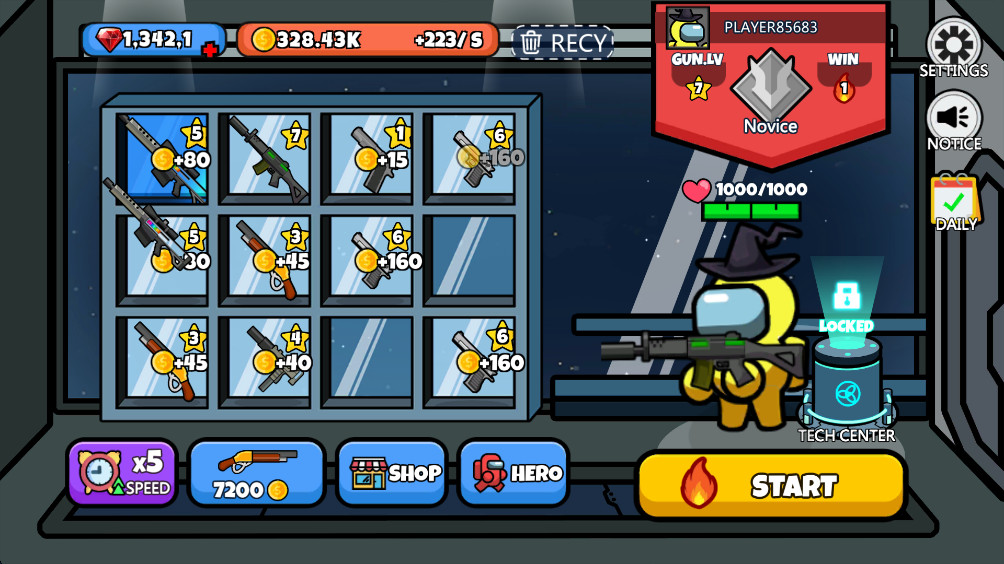Image resolution: width=1004 pixels, height=564 pixels.
Task: Select the level 1 pistol slot
Action: click(x=370, y=157)
